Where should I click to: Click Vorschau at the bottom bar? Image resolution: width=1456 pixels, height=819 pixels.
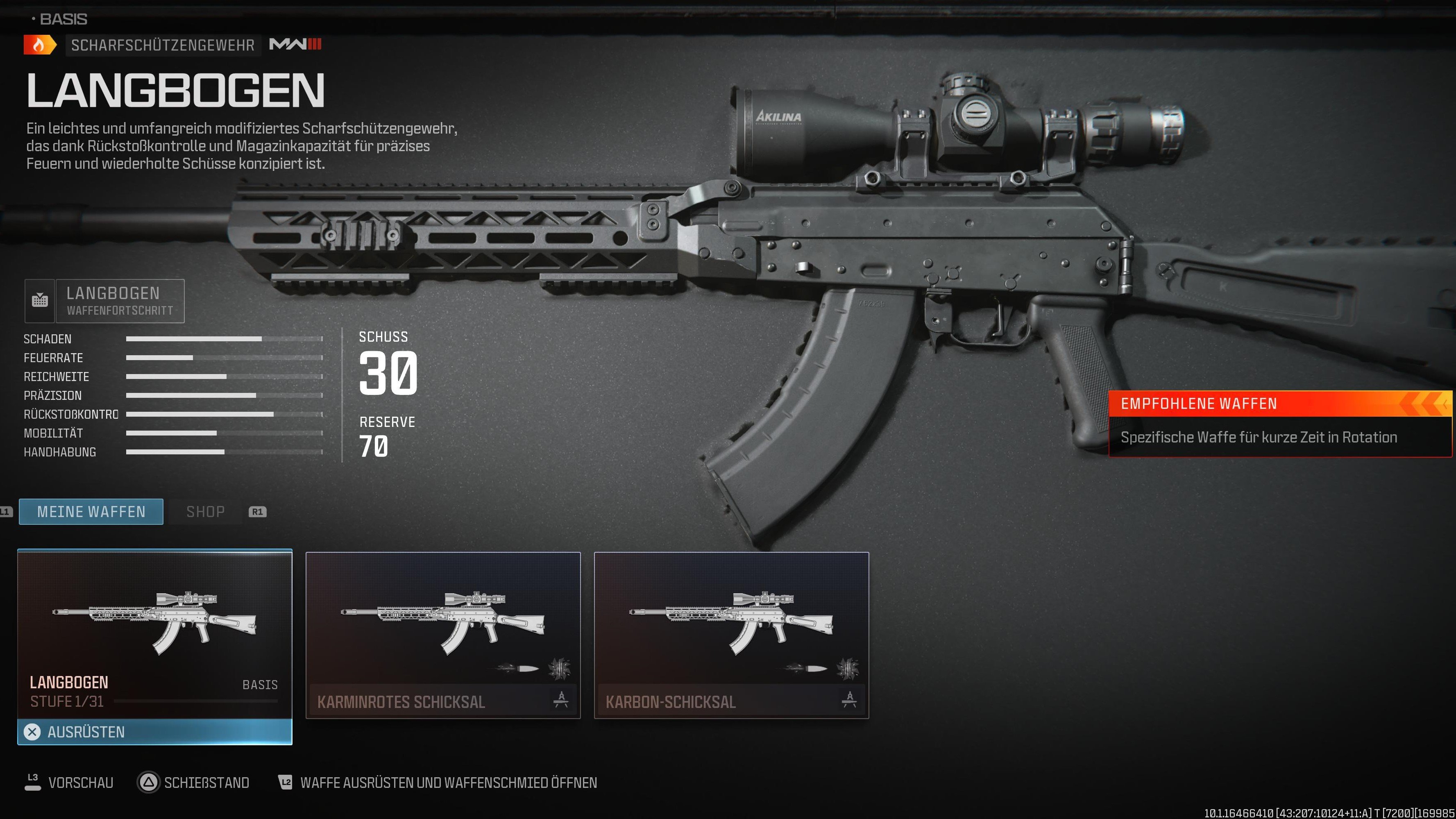(81, 783)
